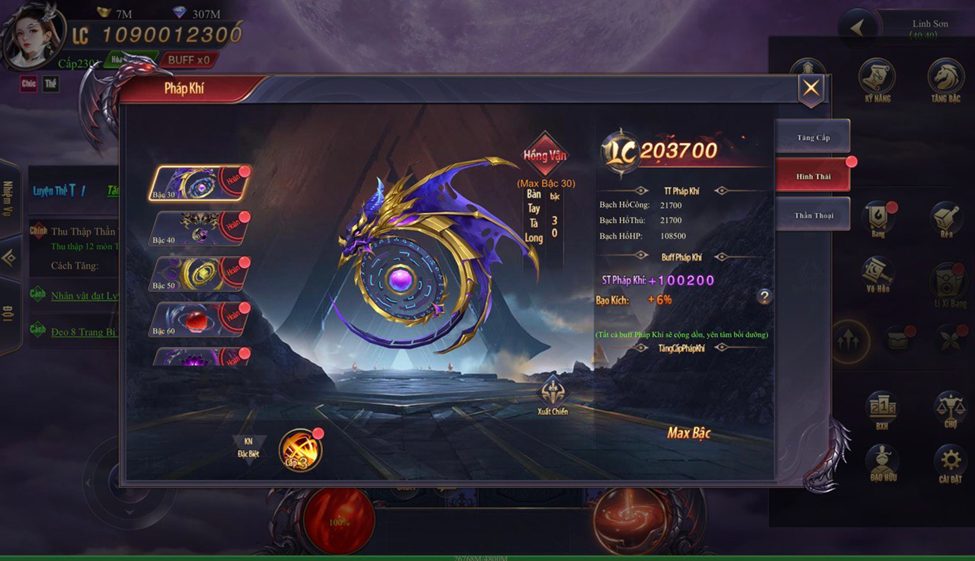
Task: Switch to the Tăng Cấp tab
Action: [x=812, y=136]
